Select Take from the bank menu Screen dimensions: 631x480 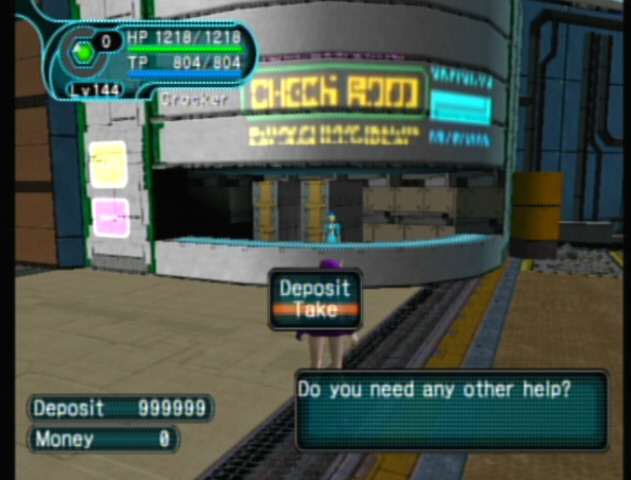[x=315, y=310]
